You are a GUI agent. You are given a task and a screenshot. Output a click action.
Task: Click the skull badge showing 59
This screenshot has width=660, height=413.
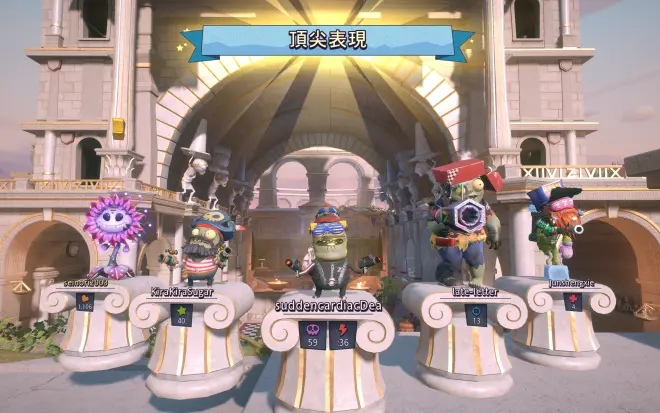pyautogui.click(x=314, y=335)
